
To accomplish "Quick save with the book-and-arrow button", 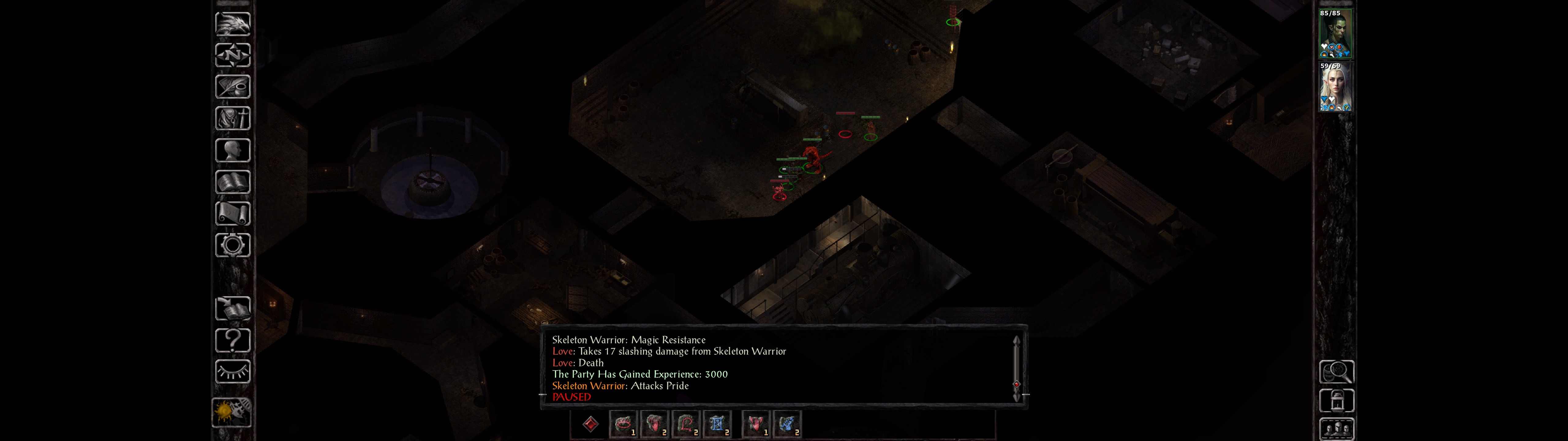I will 232,309.
